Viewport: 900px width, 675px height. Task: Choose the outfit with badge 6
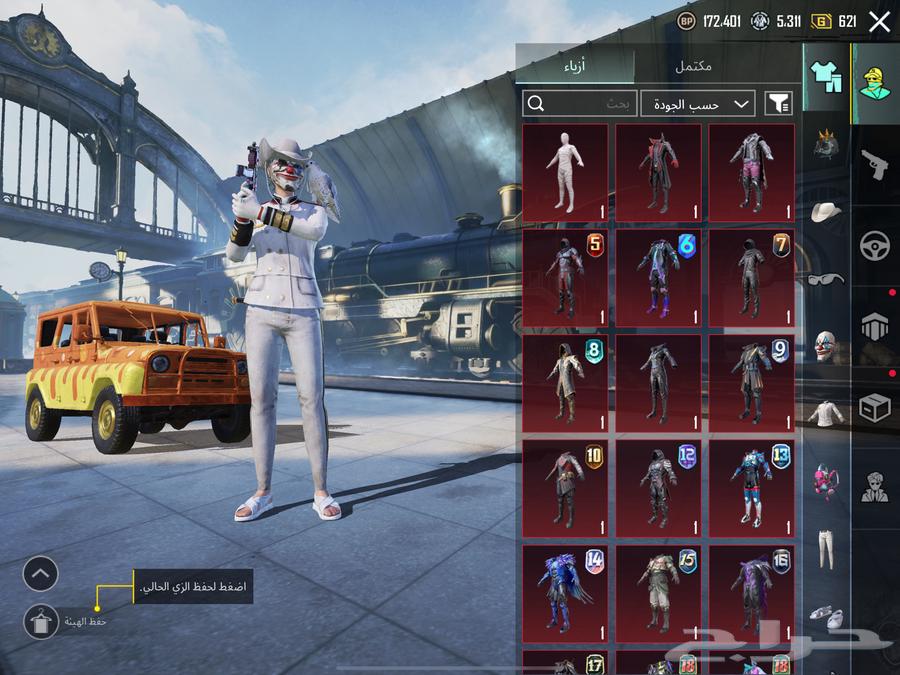coord(658,278)
